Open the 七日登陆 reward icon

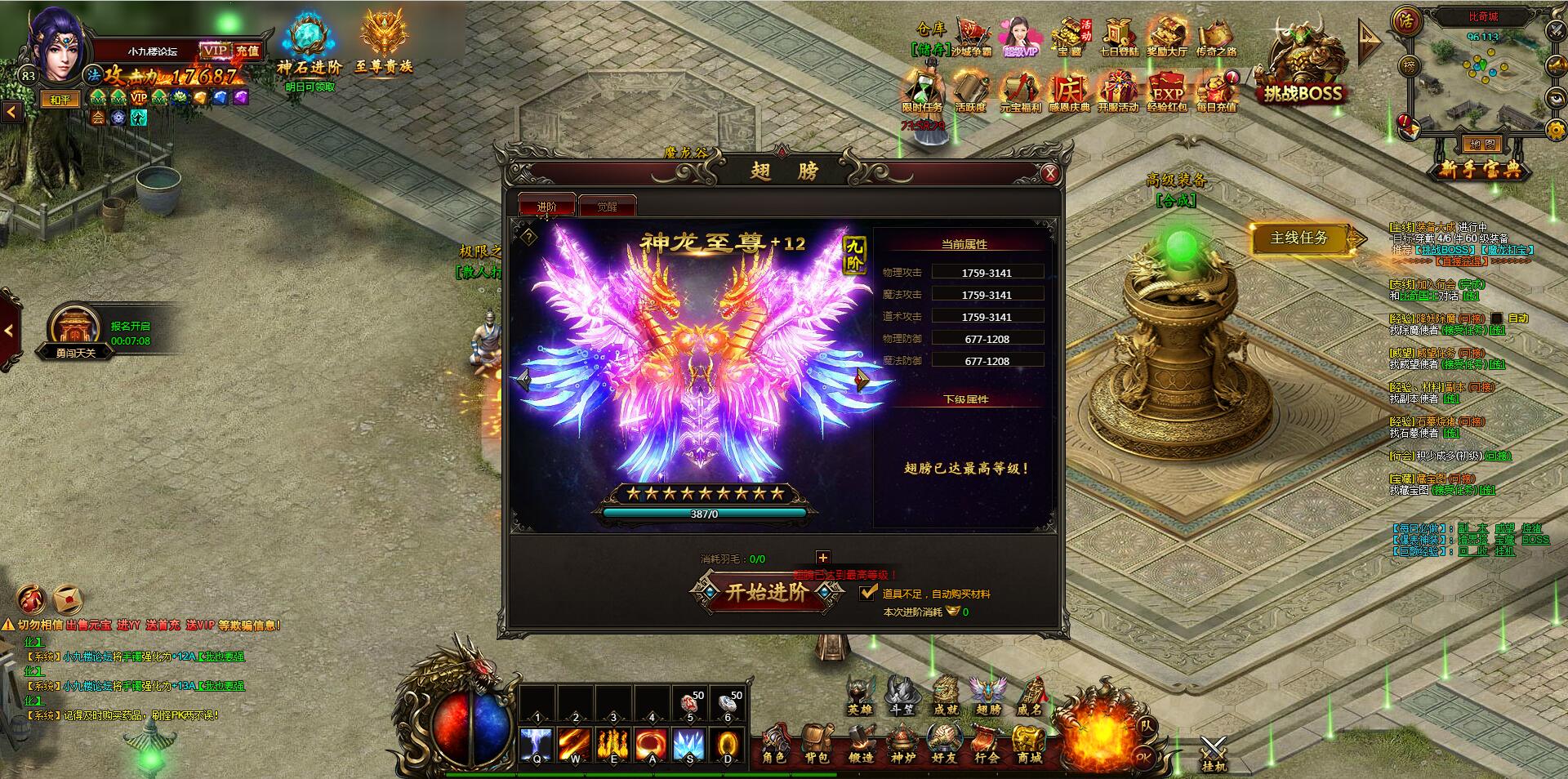(1118, 38)
